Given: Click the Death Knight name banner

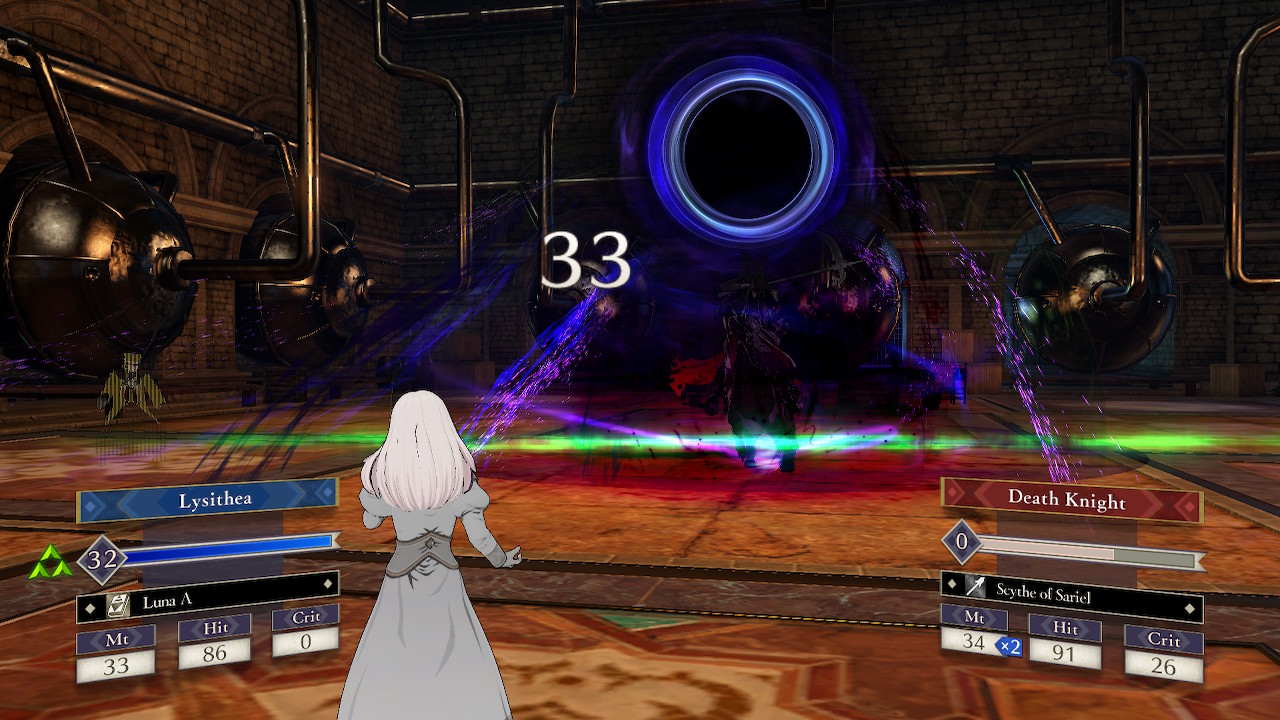Looking at the screenshot, I should click(x=1071, y=498).
